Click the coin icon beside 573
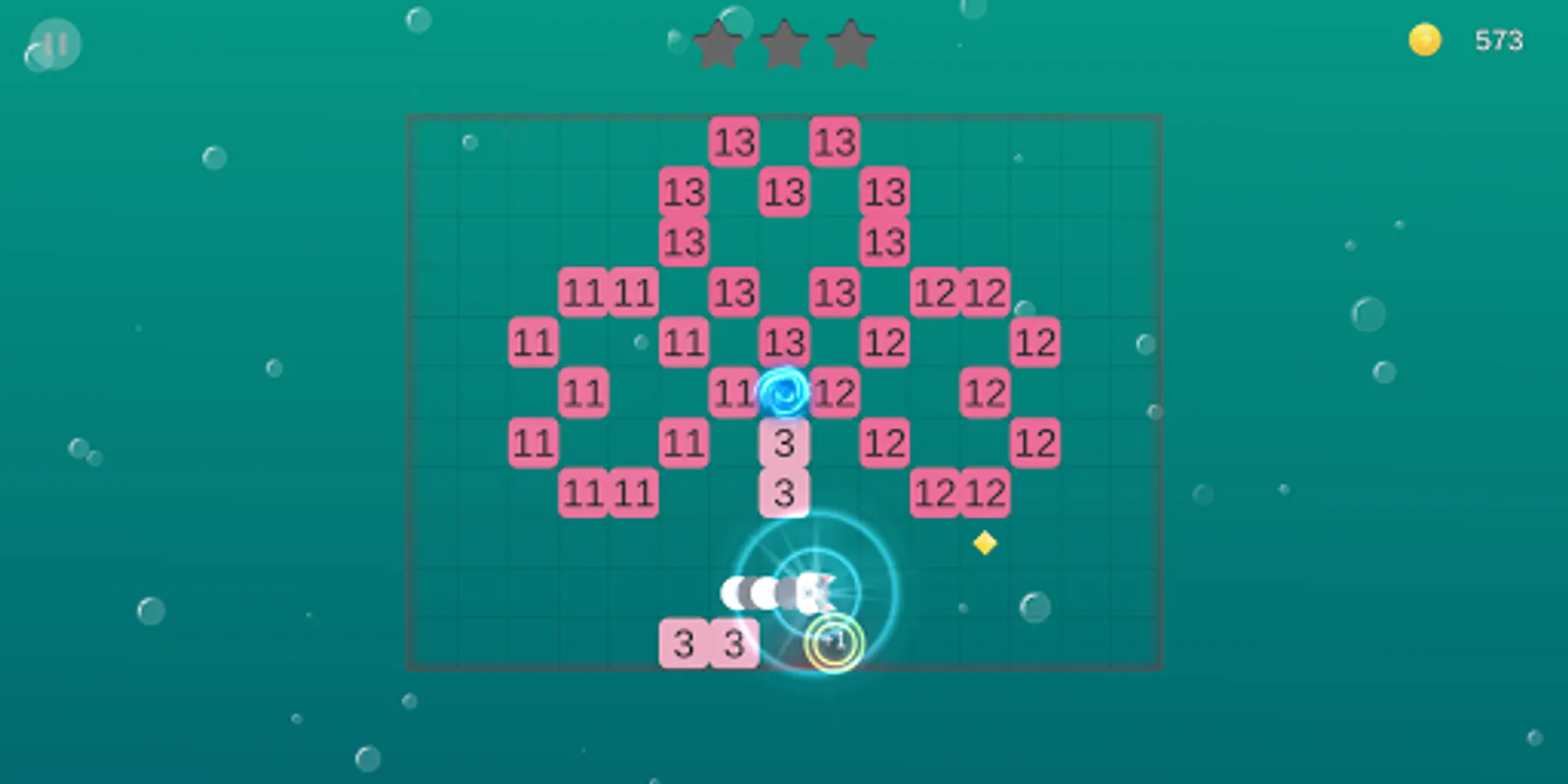1568x784 pixels. tap(1423, 38)
